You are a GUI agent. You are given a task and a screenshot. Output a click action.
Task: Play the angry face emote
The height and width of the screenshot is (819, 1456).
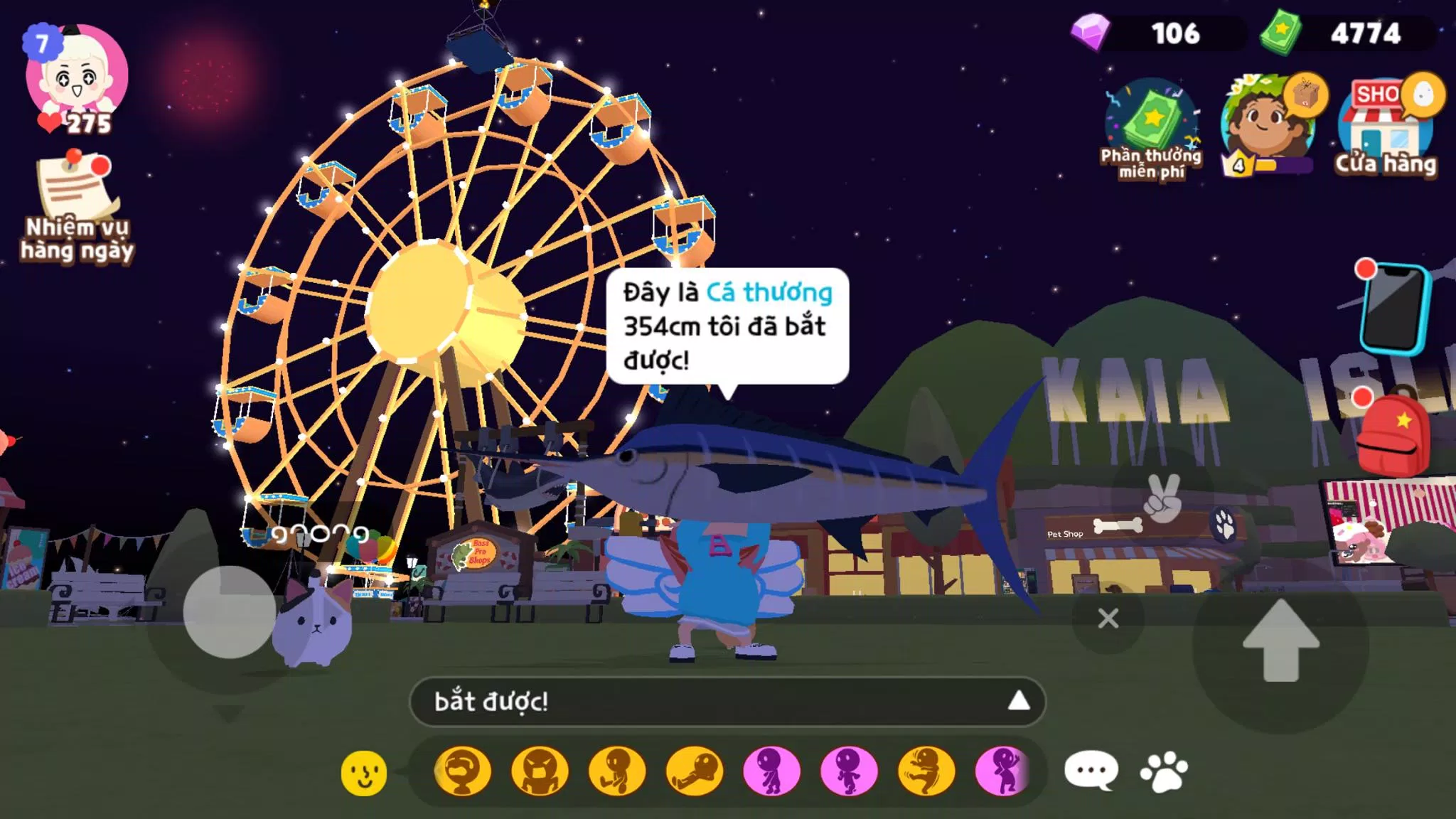tap(540, 771)
